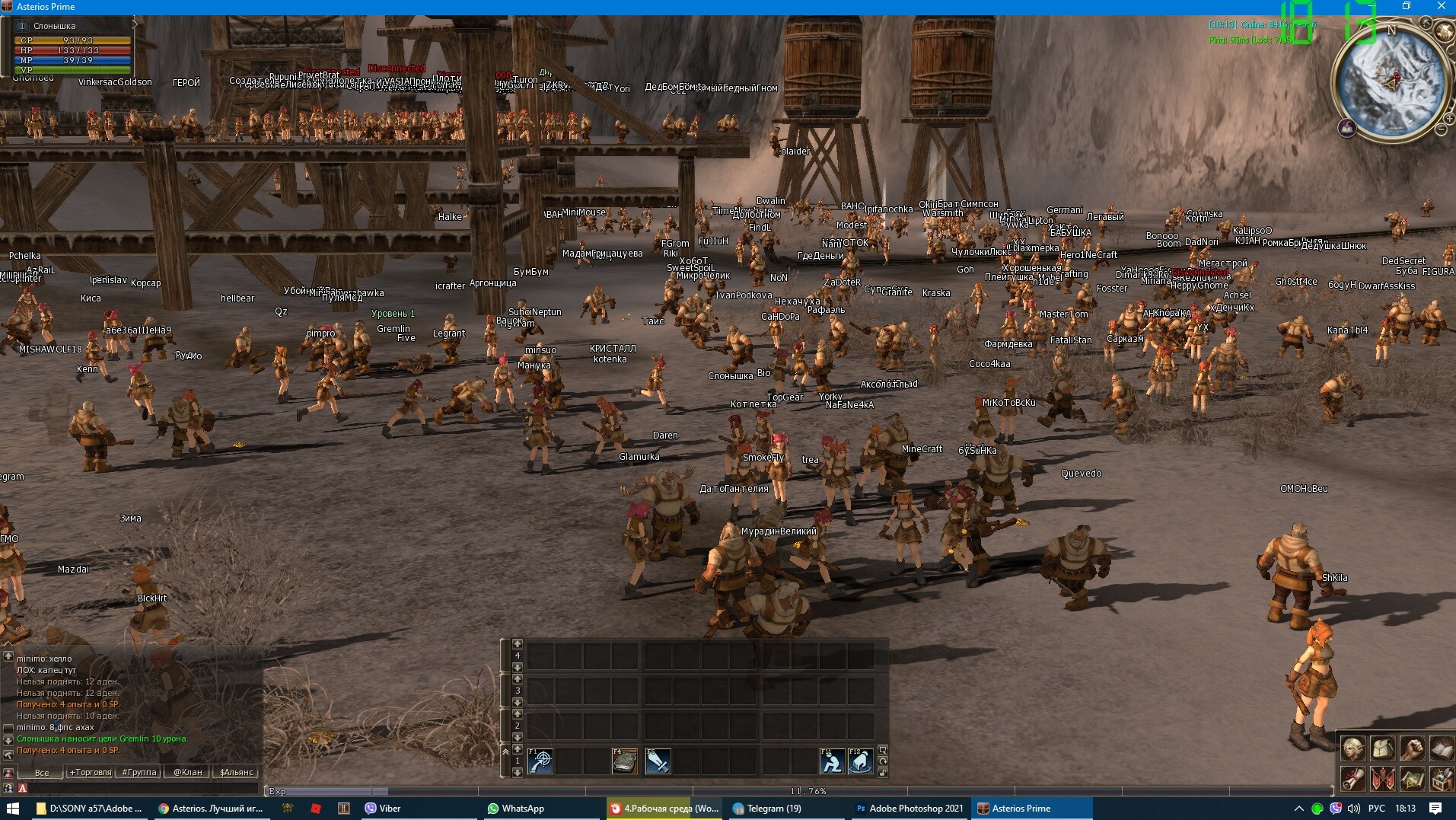This screenshot has height=820, width=1456.
Task: Open the quest scroll icon
Action: [x=1352, y=779]
